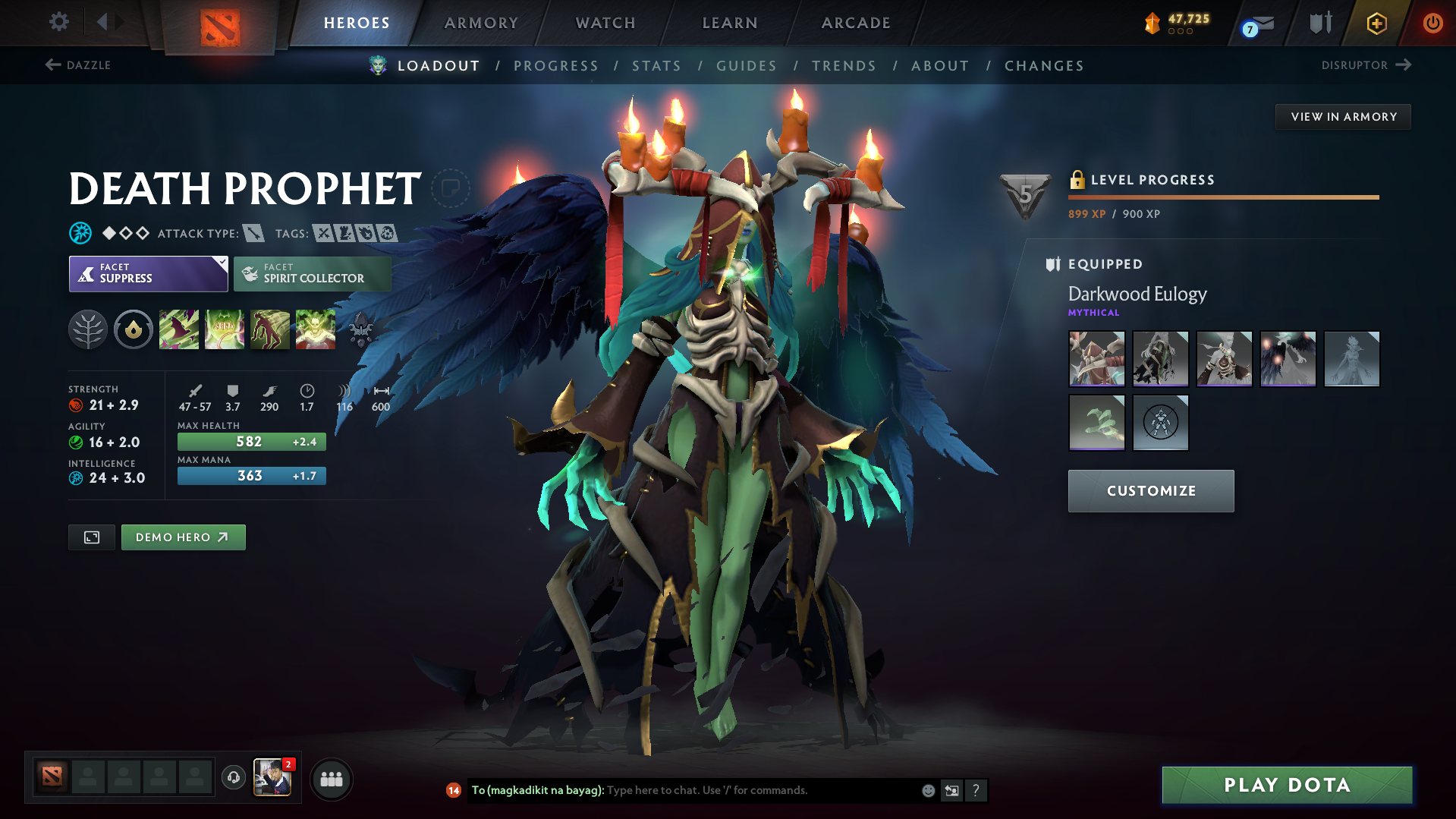Click the voice chat headset icon
Viewport: 1456px width, 819px height.
[x=233, y=778]
